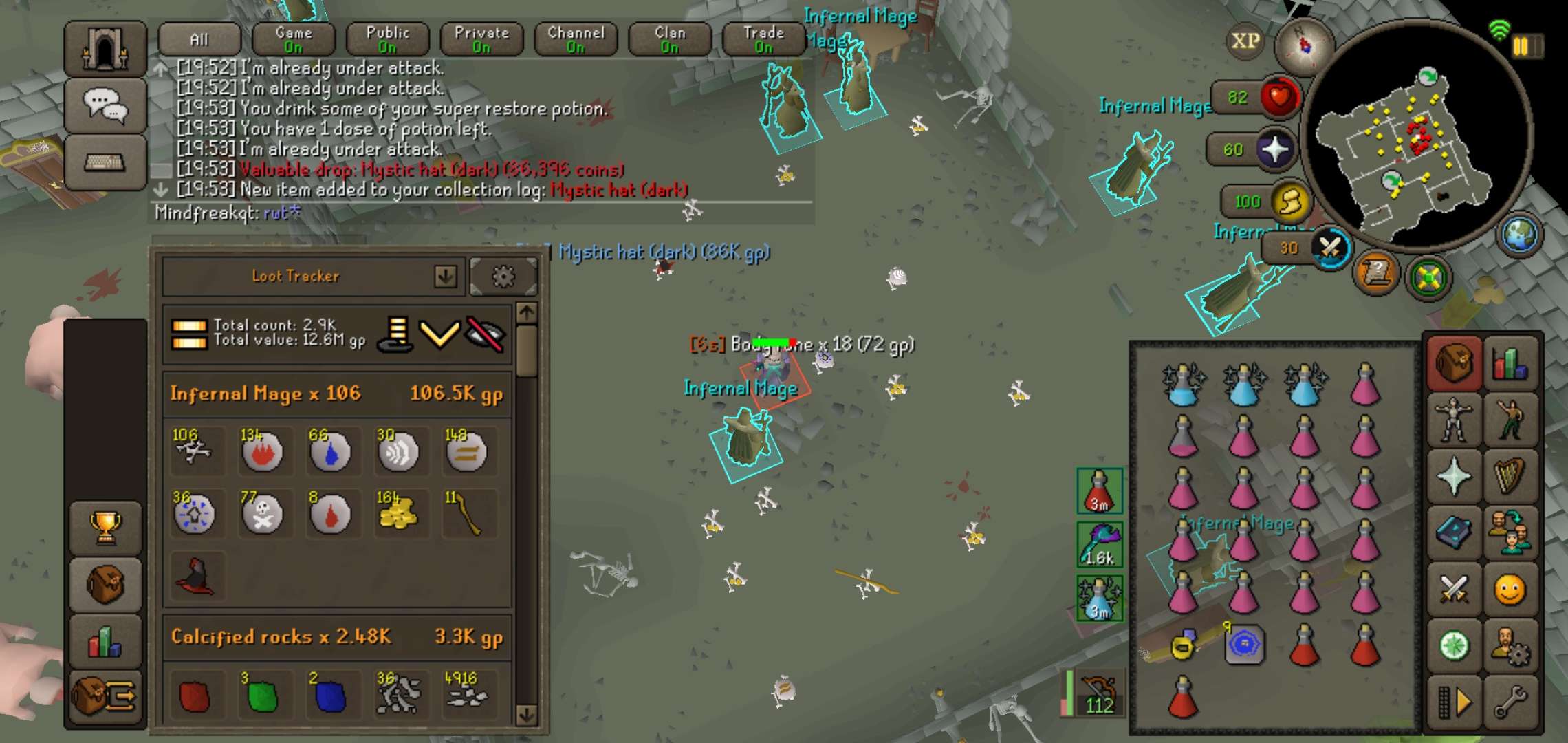The image size is (1568, 743).
Task: Open the emotes smiley face tab
Action: pyautogui.click(x=1510, y=590)
